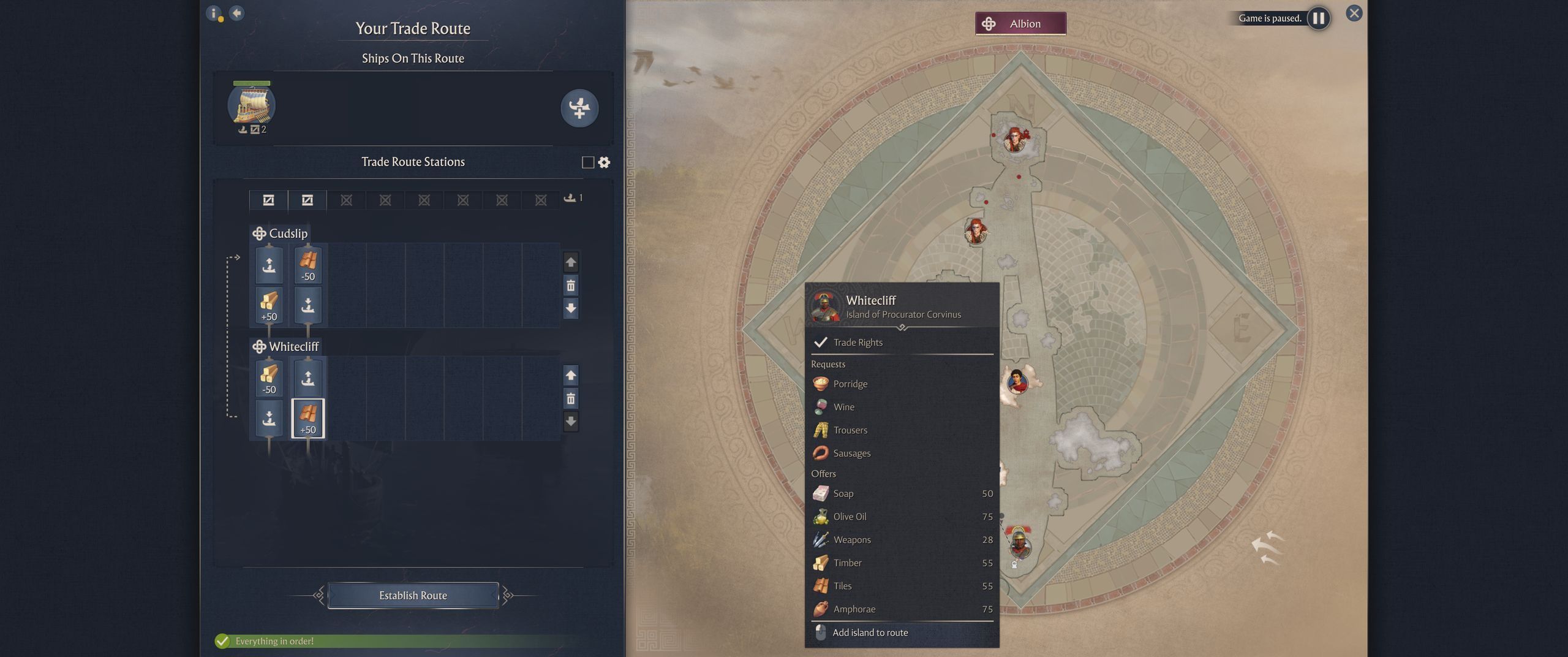Switch region using the Albion button
This screenshot has height=657, width=1568.
point(1020,24)
